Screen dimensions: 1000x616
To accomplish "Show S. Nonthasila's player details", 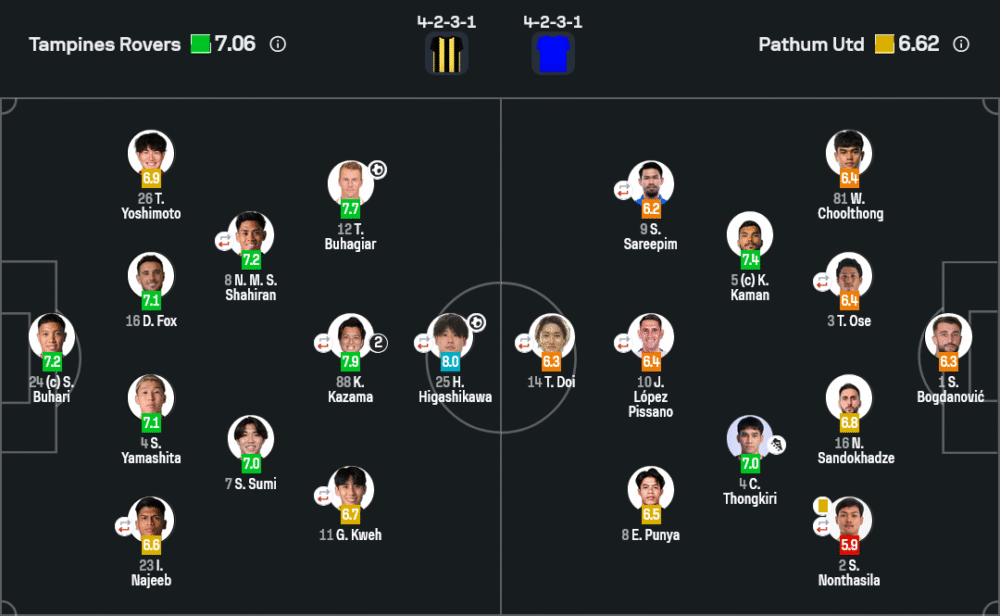I will click(850, 520).
